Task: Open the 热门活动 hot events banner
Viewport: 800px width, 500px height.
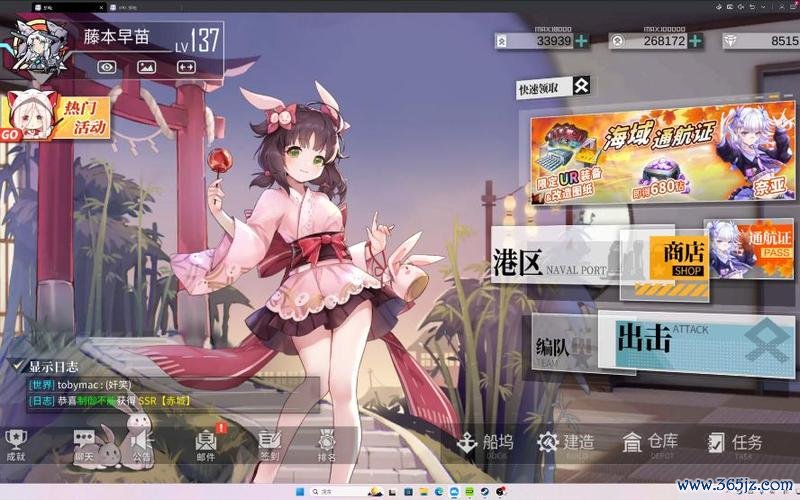Action: pos(52,117)
